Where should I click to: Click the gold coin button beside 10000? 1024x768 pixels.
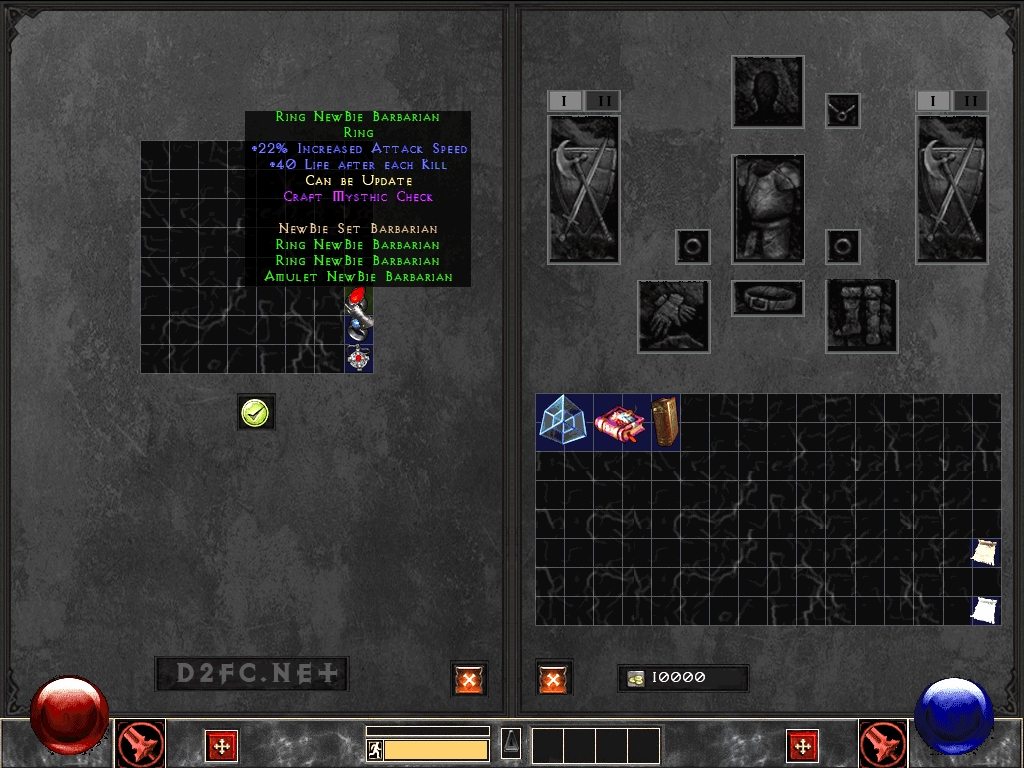[x=635, y=678]
